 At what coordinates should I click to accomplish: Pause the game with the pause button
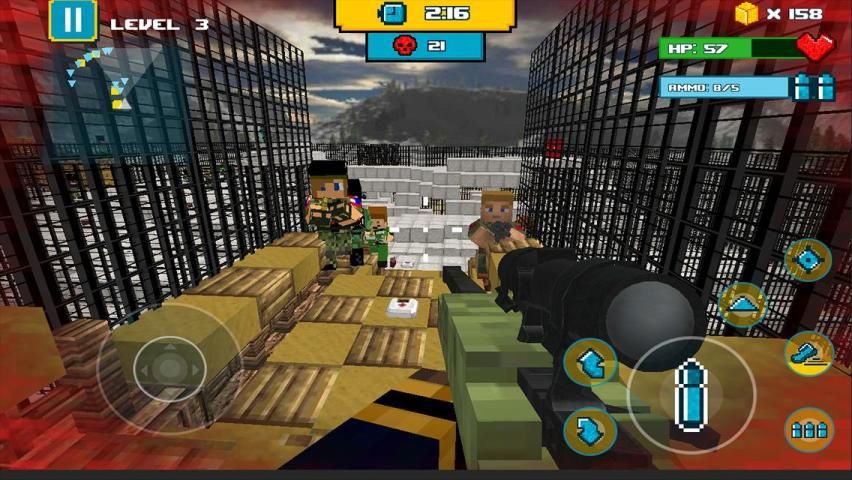click(x=72, y=20)
